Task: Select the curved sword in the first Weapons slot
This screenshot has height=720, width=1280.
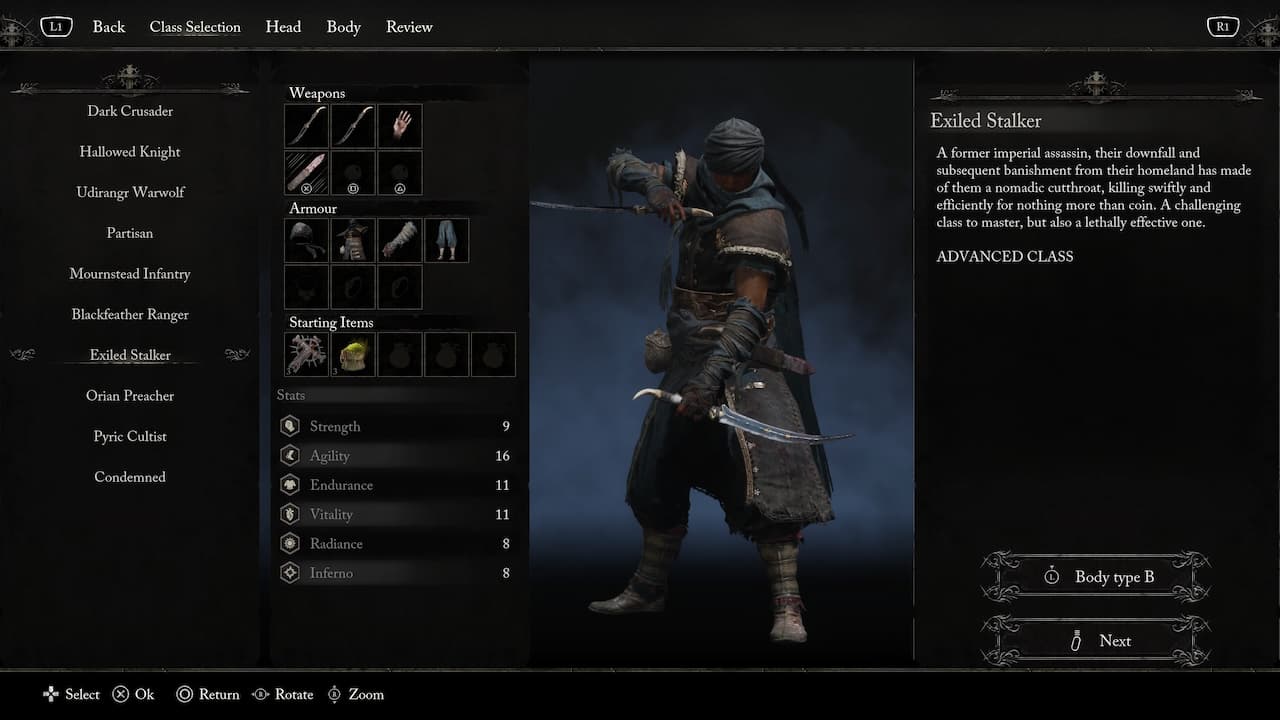Action: (305, 125)
